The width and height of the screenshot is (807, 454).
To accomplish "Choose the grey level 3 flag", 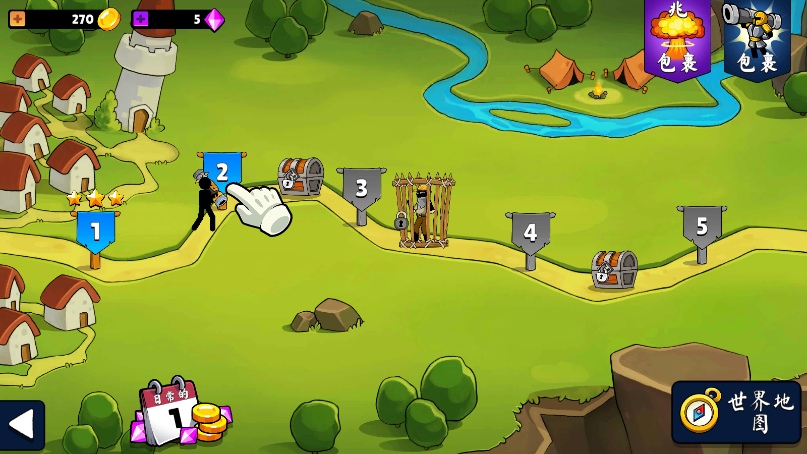I will 361,188.
